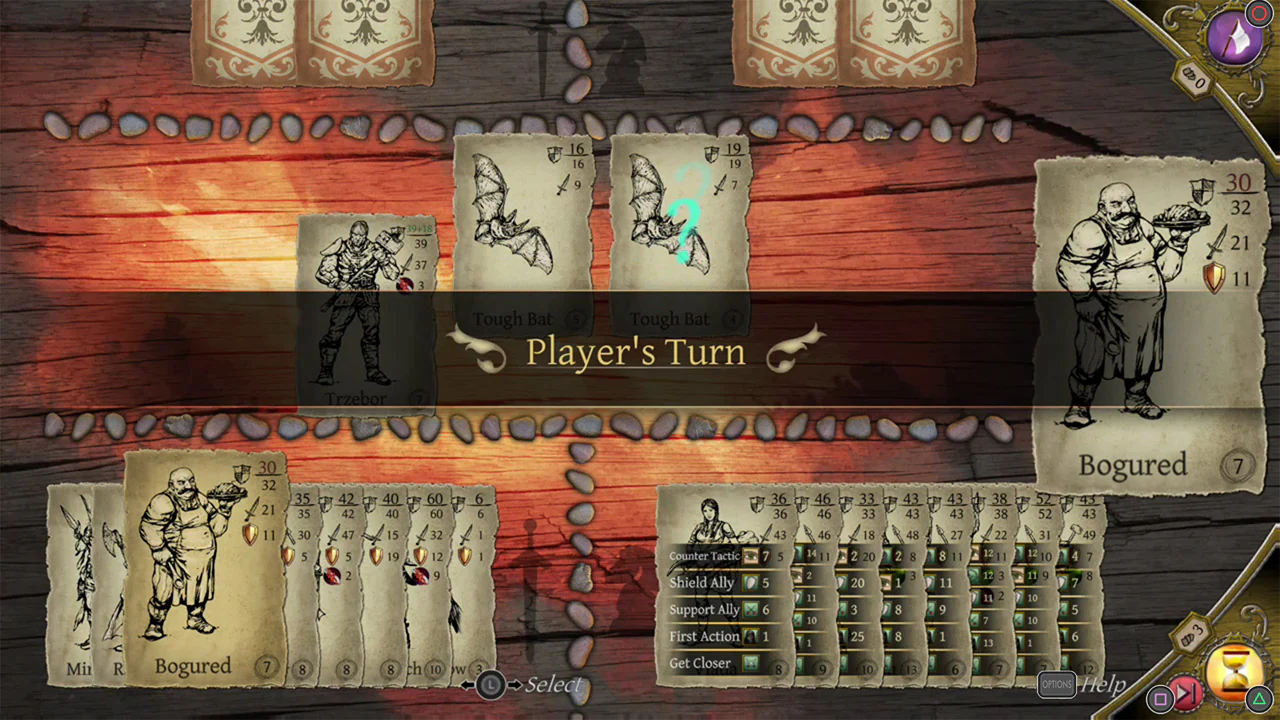Viewport: 1280px width, 720px height.
Task: Click the eye icon beside Counter Tactic
Action: coord(751,557)
